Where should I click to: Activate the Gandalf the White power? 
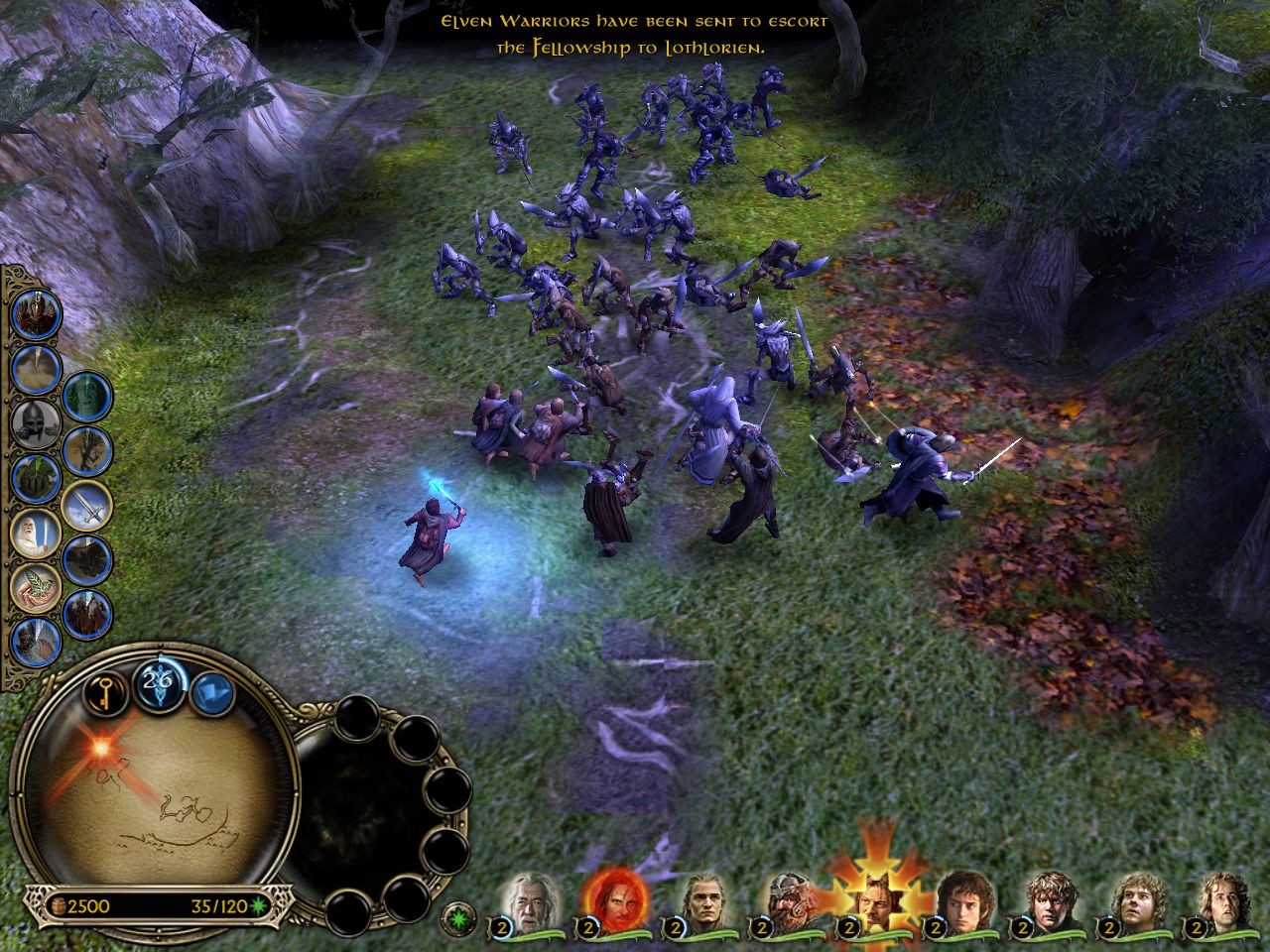pyautogui.click(x=37, y=534)
